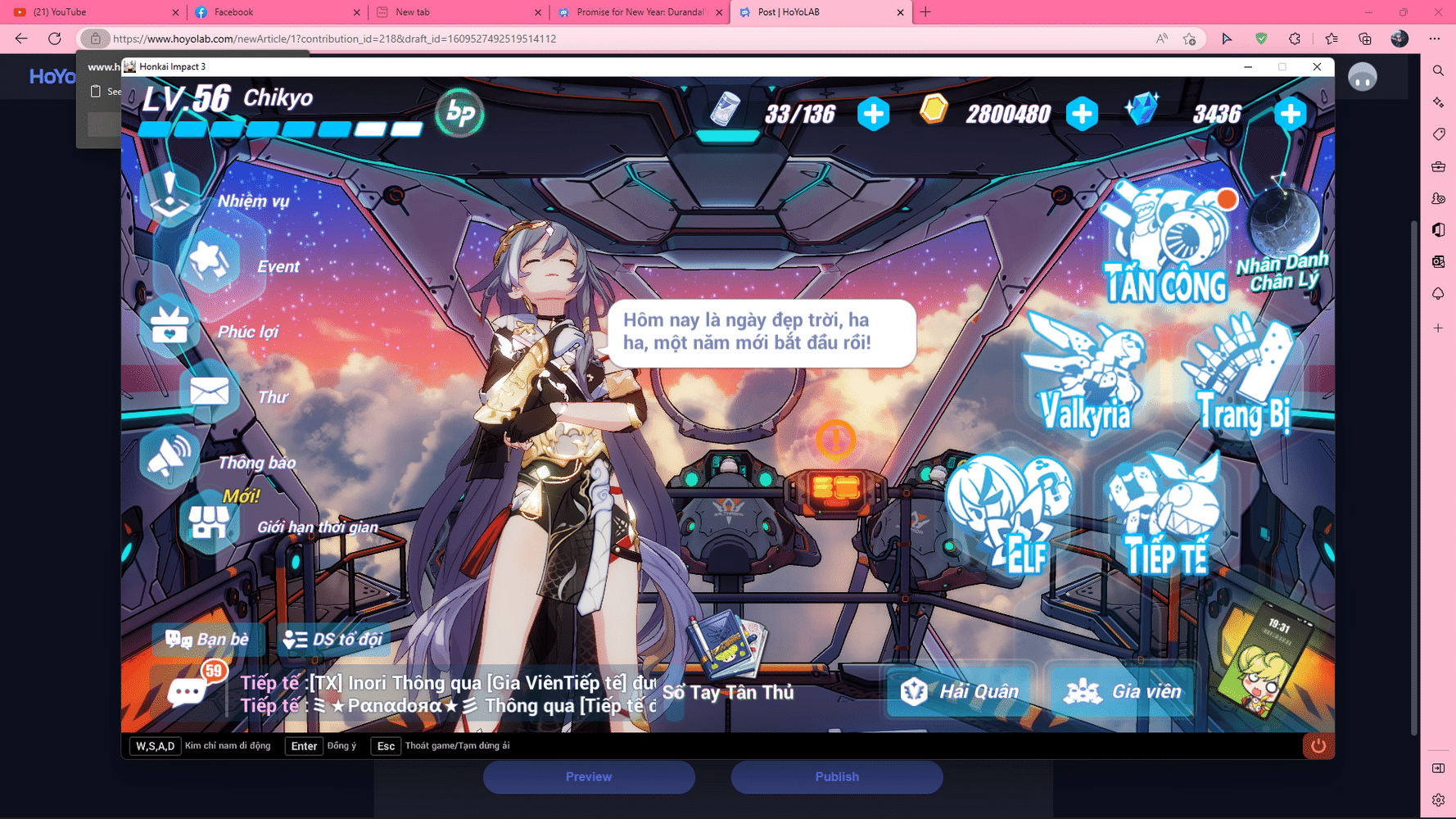
Task: Open the chat with 59 unread messages
Action: click(187, 690)
